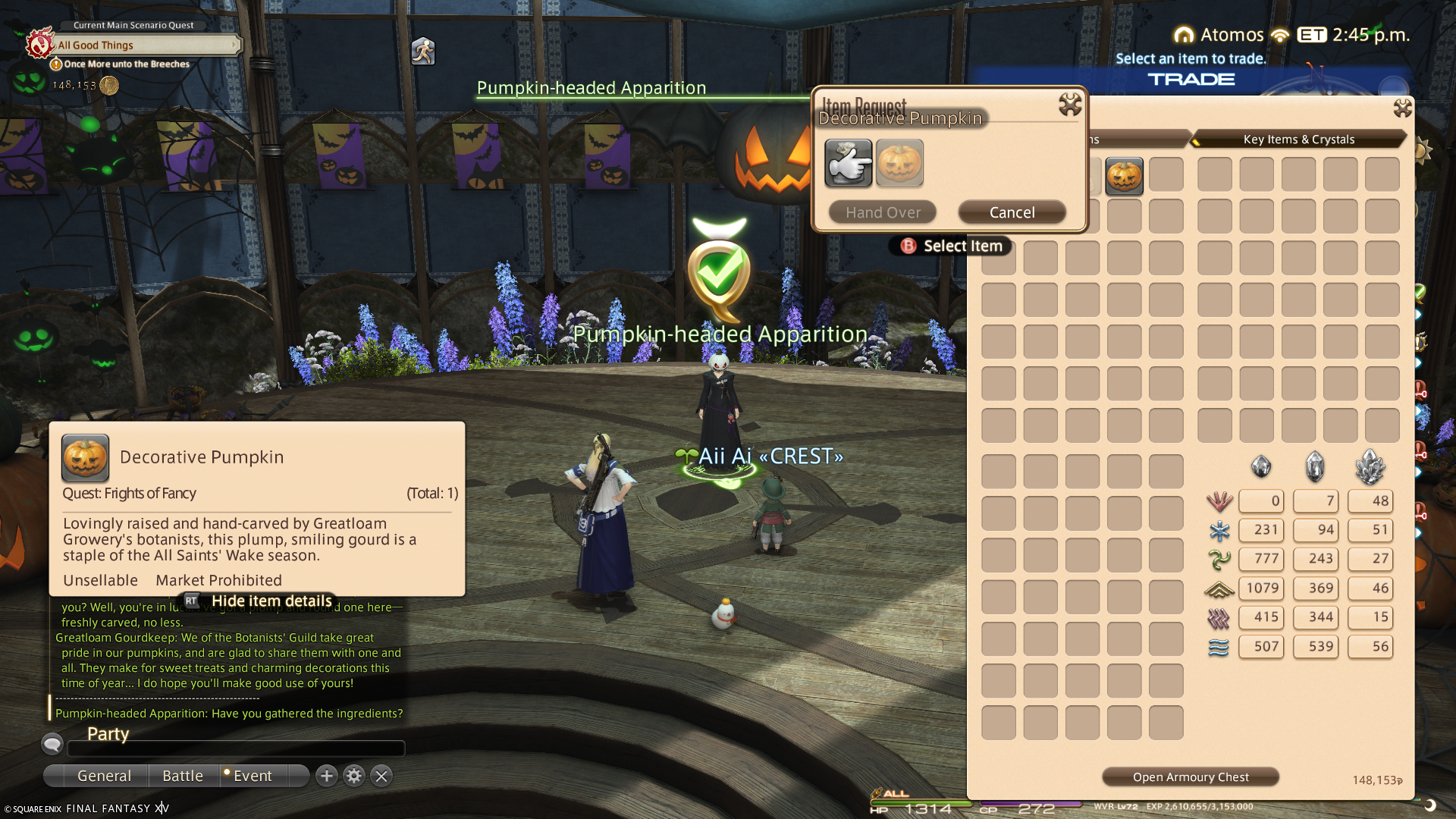1456x819 pixels.
Task: Switch to the Battle chat tab
Action: coord(183,776)
